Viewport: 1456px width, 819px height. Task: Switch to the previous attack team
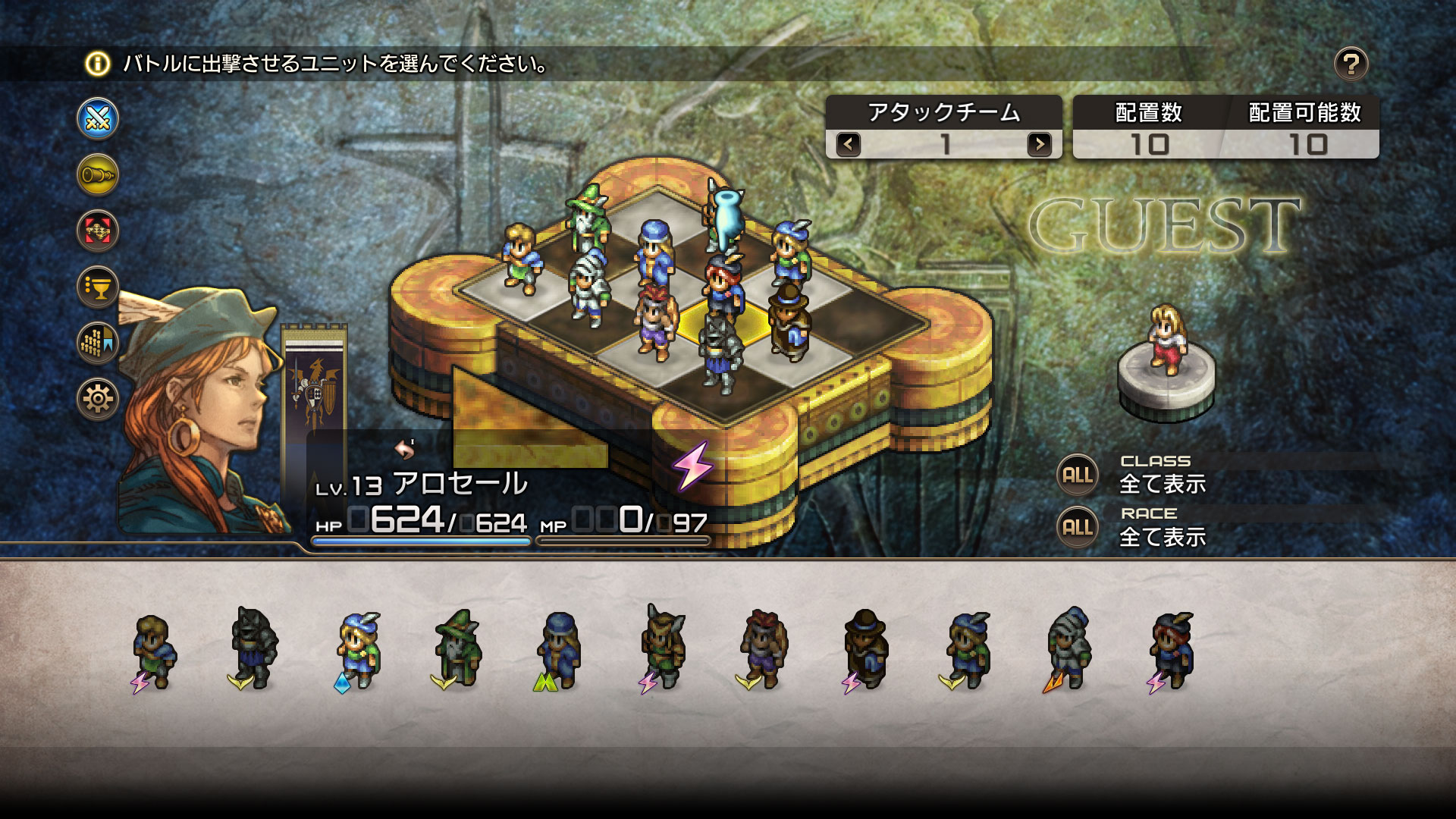pyautogui.click(x=849, y=144)
